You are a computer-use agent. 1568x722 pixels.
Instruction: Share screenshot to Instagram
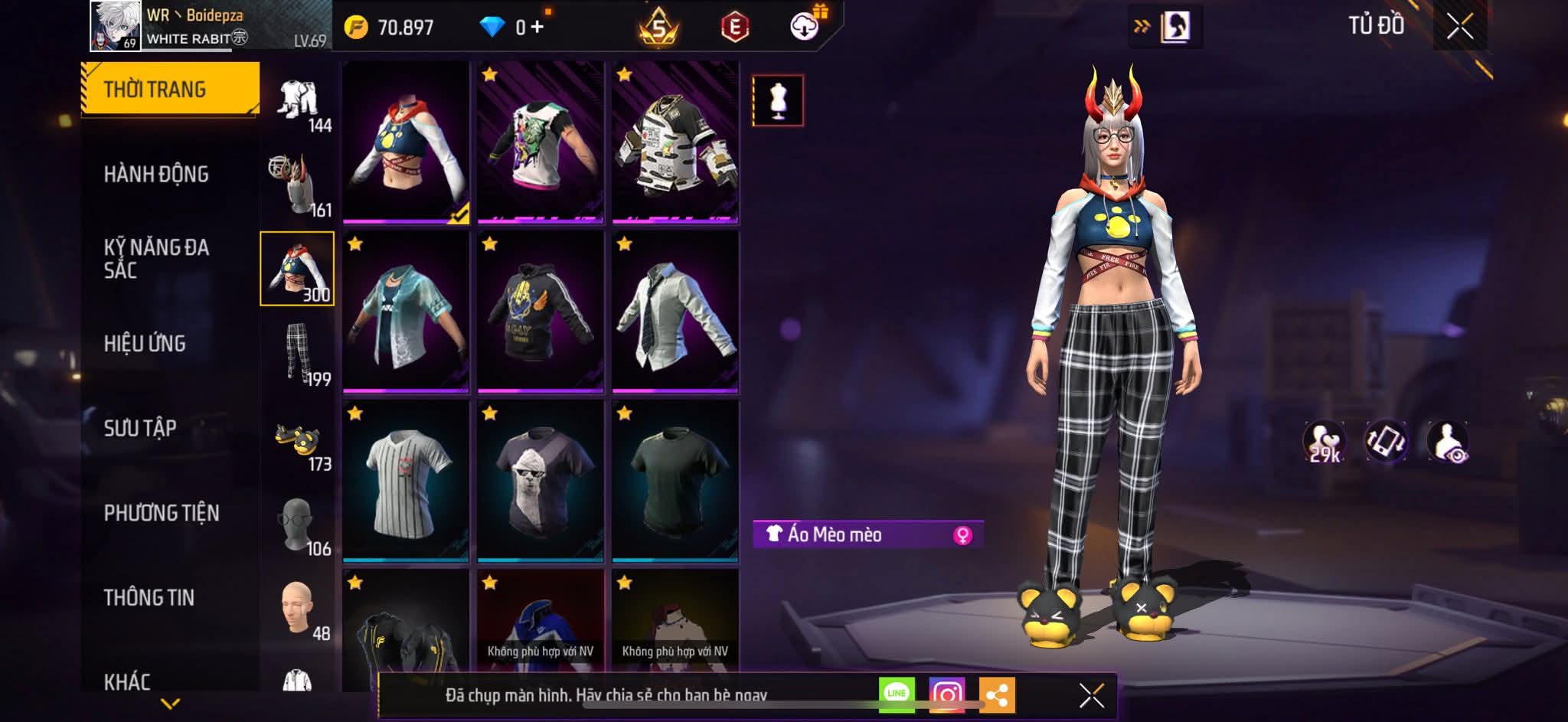(x=947, y=694)
